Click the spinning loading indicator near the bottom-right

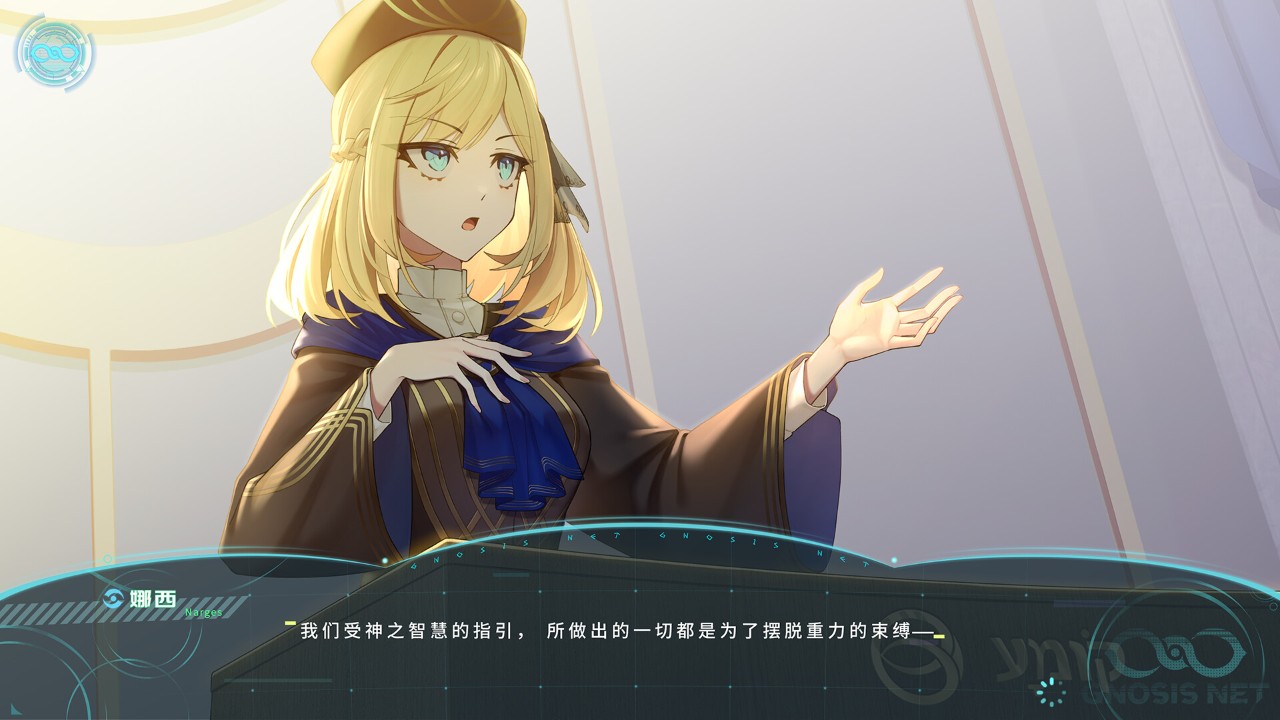(x=1052, y=692)
